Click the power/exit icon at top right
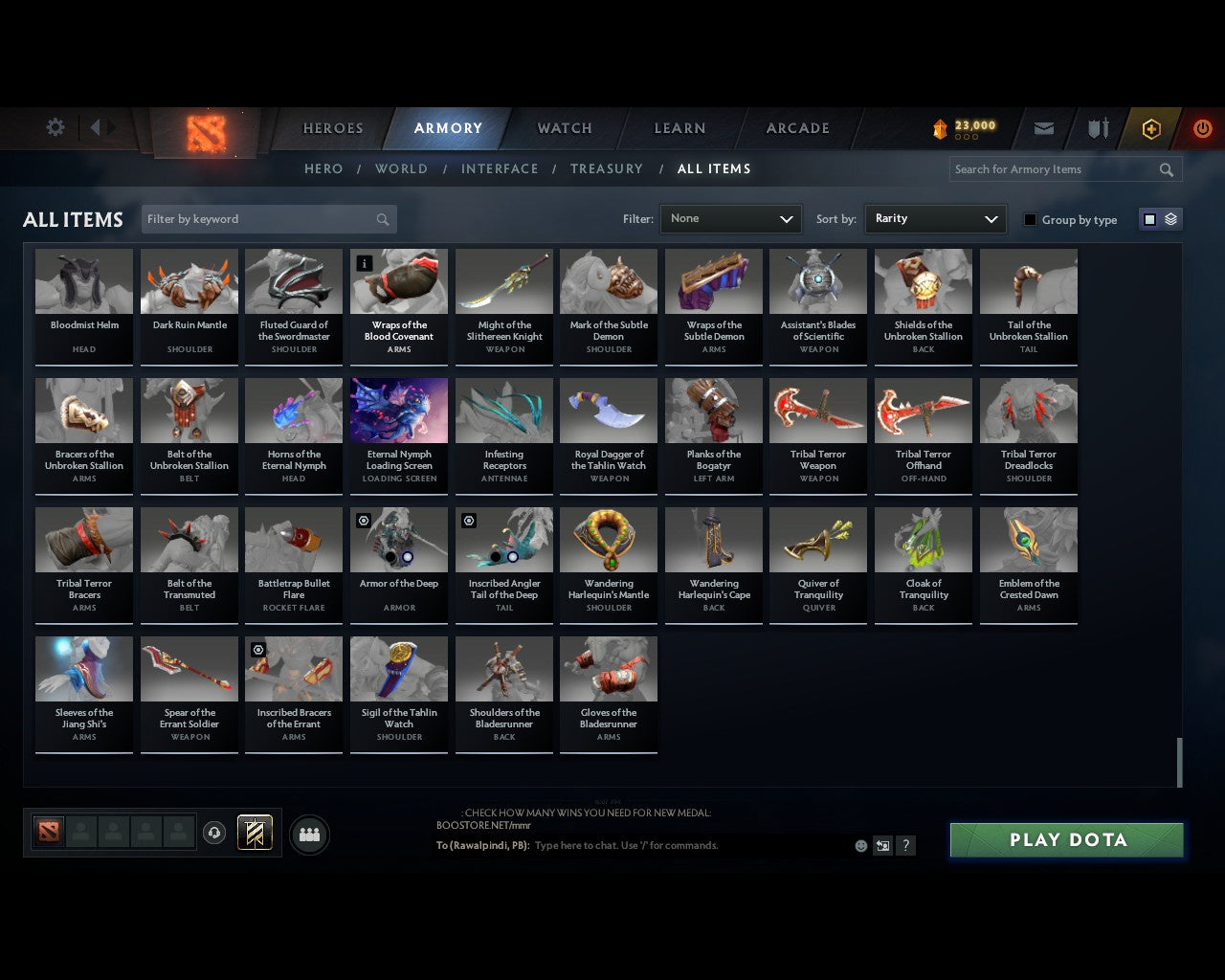The image size is (1225, 980). [x=1202, y=128]
